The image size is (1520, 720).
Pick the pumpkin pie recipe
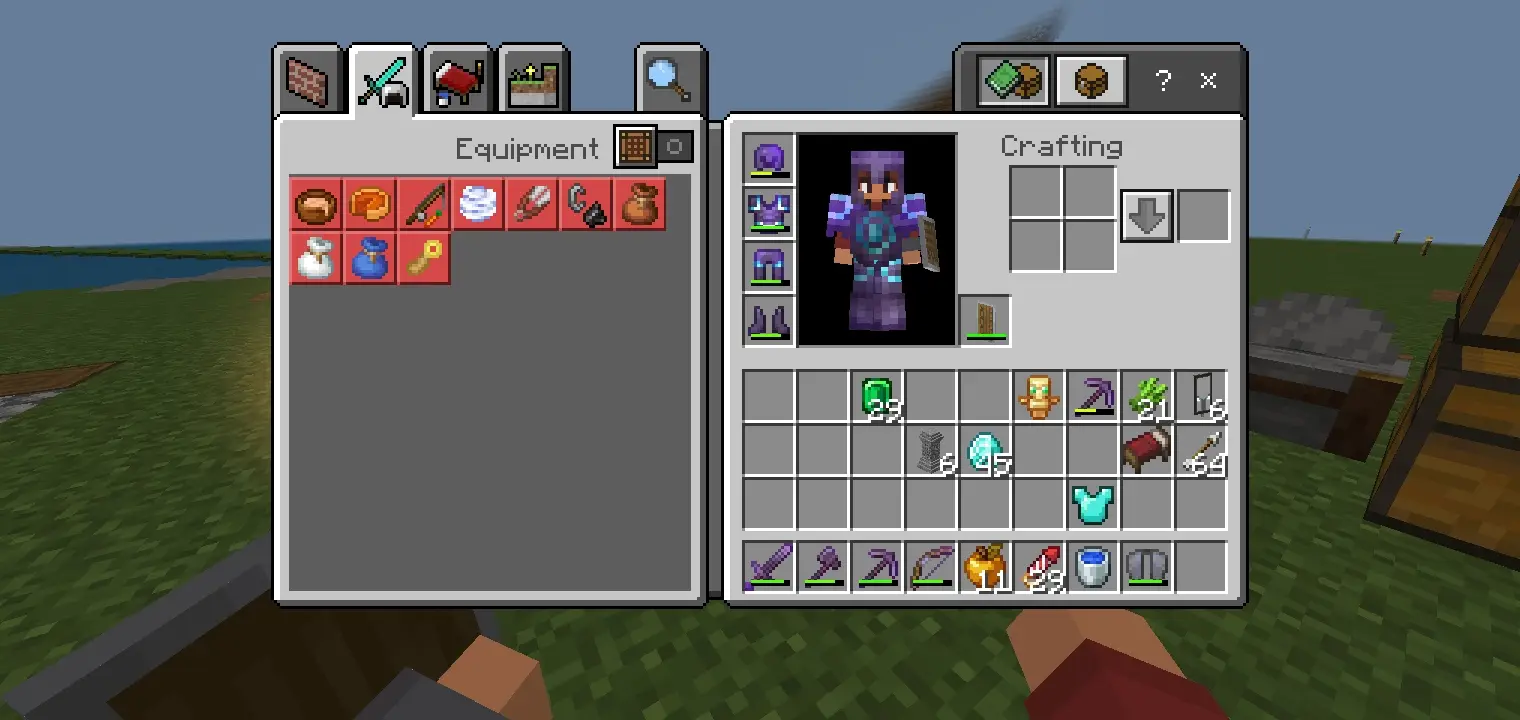tap(371, 205)
